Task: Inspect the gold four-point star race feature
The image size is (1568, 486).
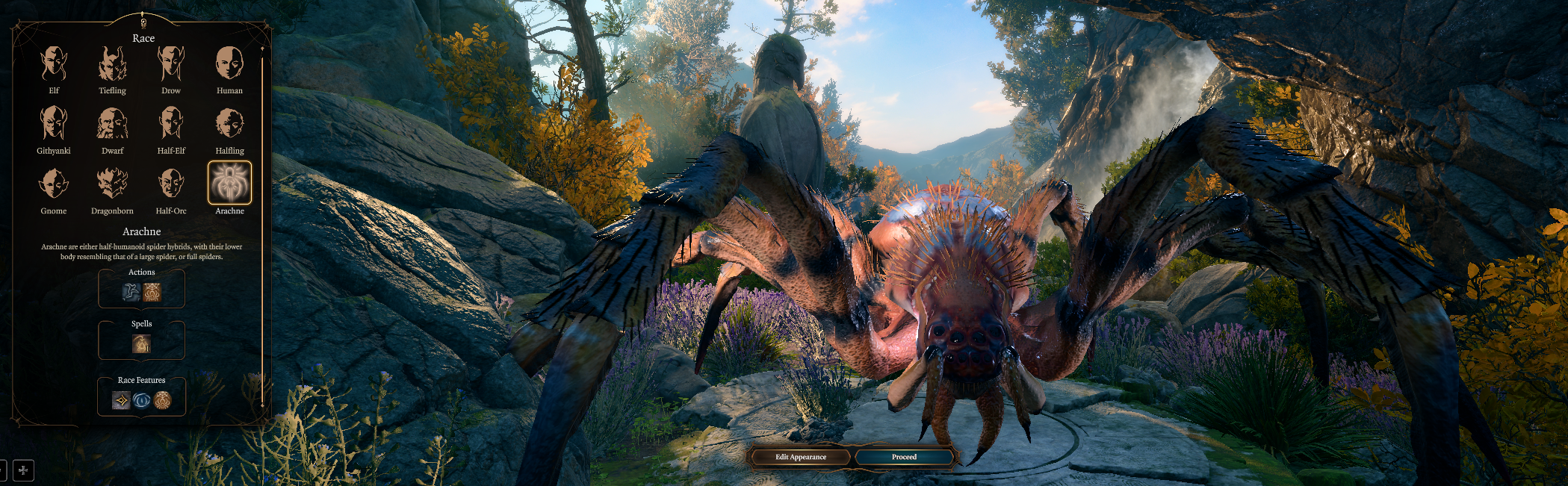Action: coord(121,401)
